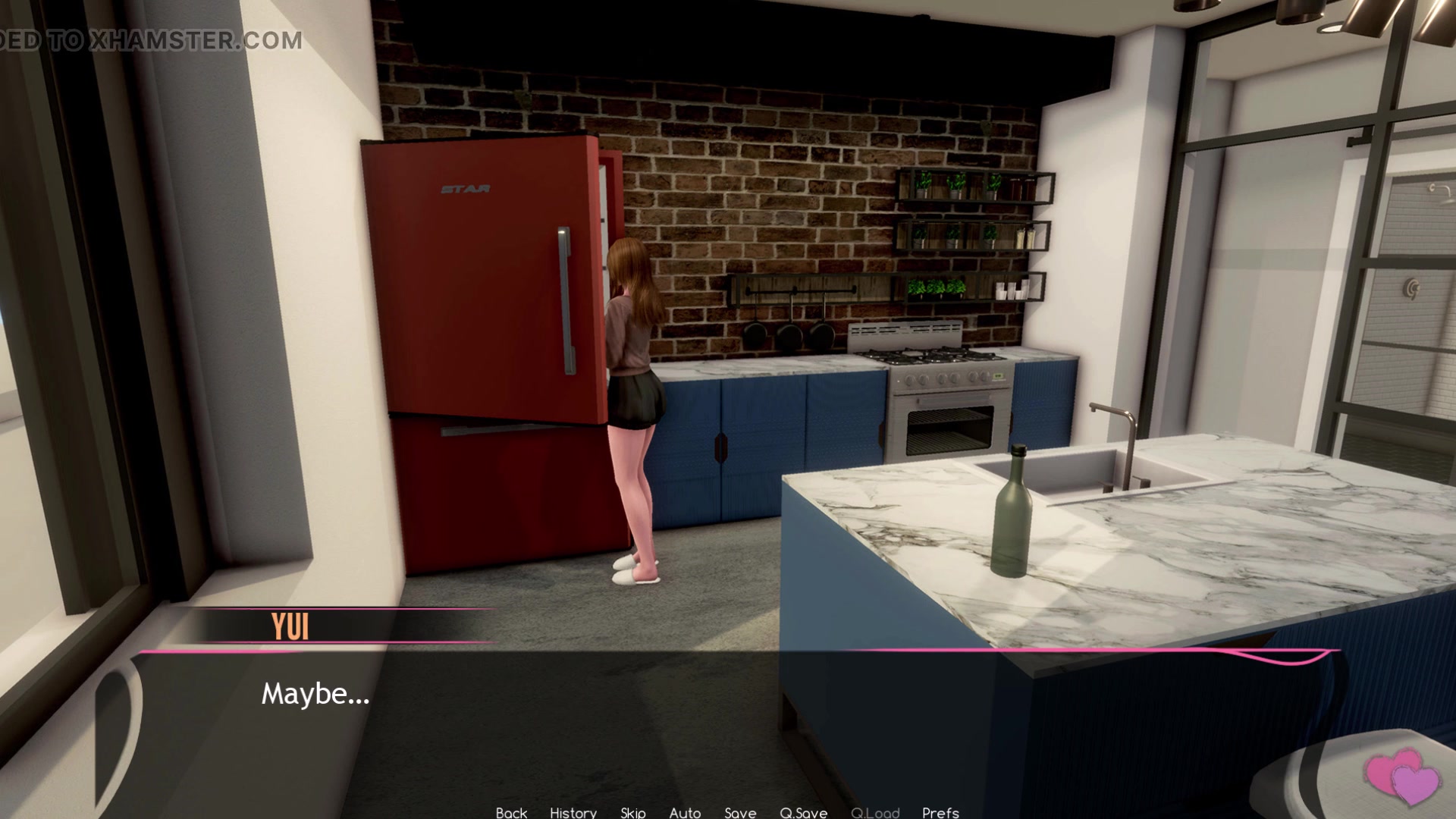Image resolution: width=1456 pixels, height=819 pixels.
Task: Toggle the quick menu Skip off again
Action: coord(632,812)
